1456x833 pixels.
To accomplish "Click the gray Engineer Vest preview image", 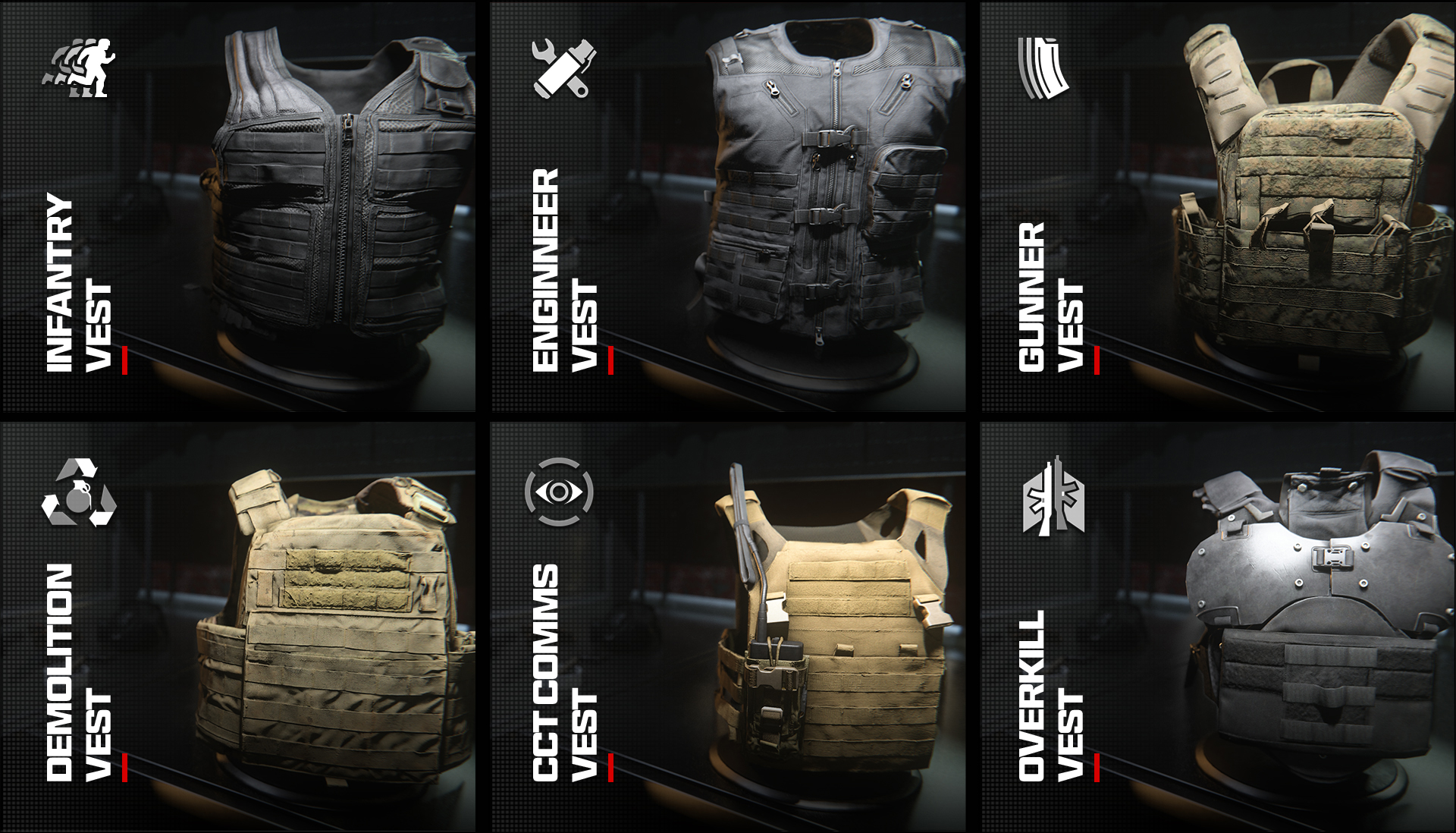I will (827, 190).
